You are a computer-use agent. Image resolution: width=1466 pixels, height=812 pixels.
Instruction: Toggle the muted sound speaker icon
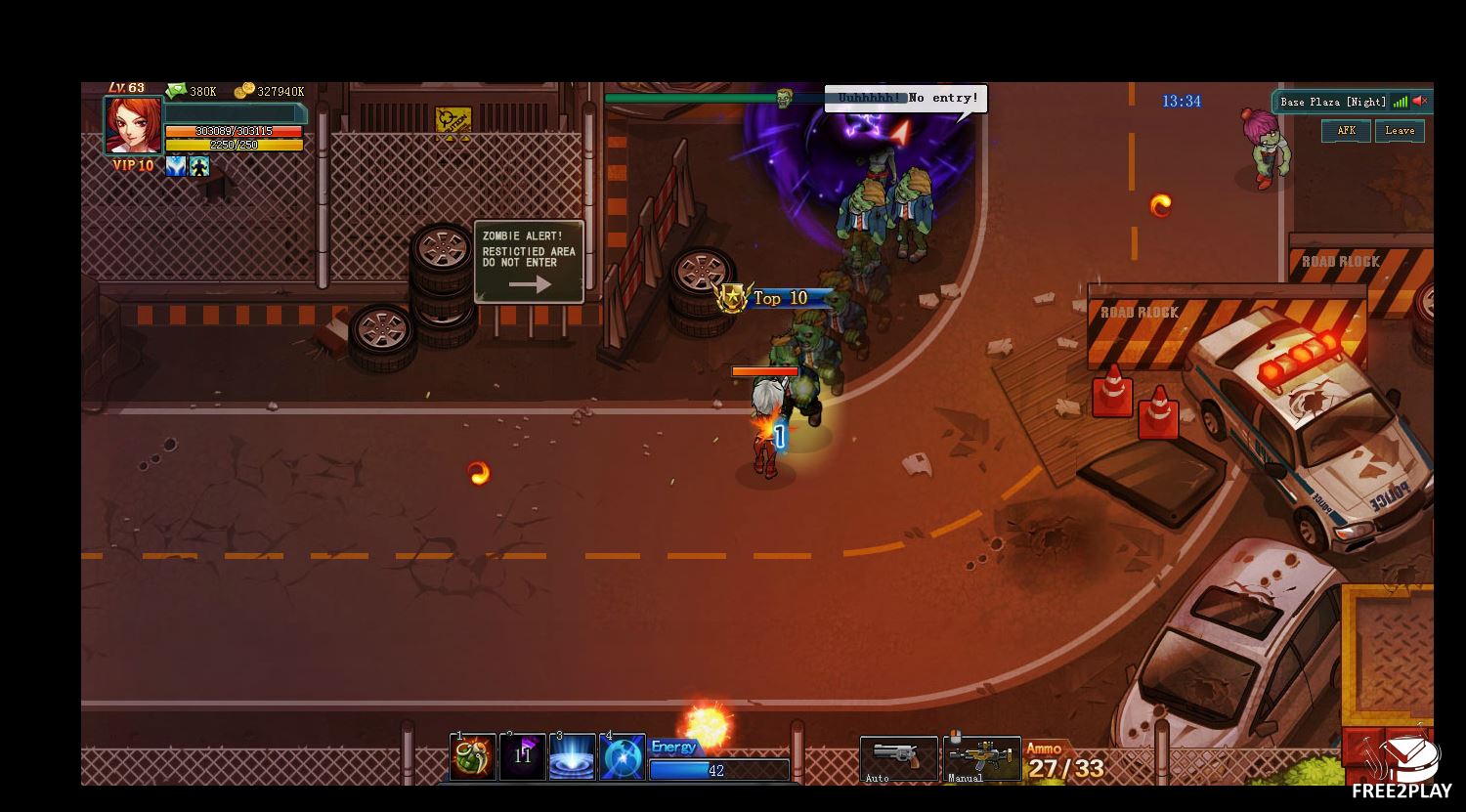coord(1420,101)
